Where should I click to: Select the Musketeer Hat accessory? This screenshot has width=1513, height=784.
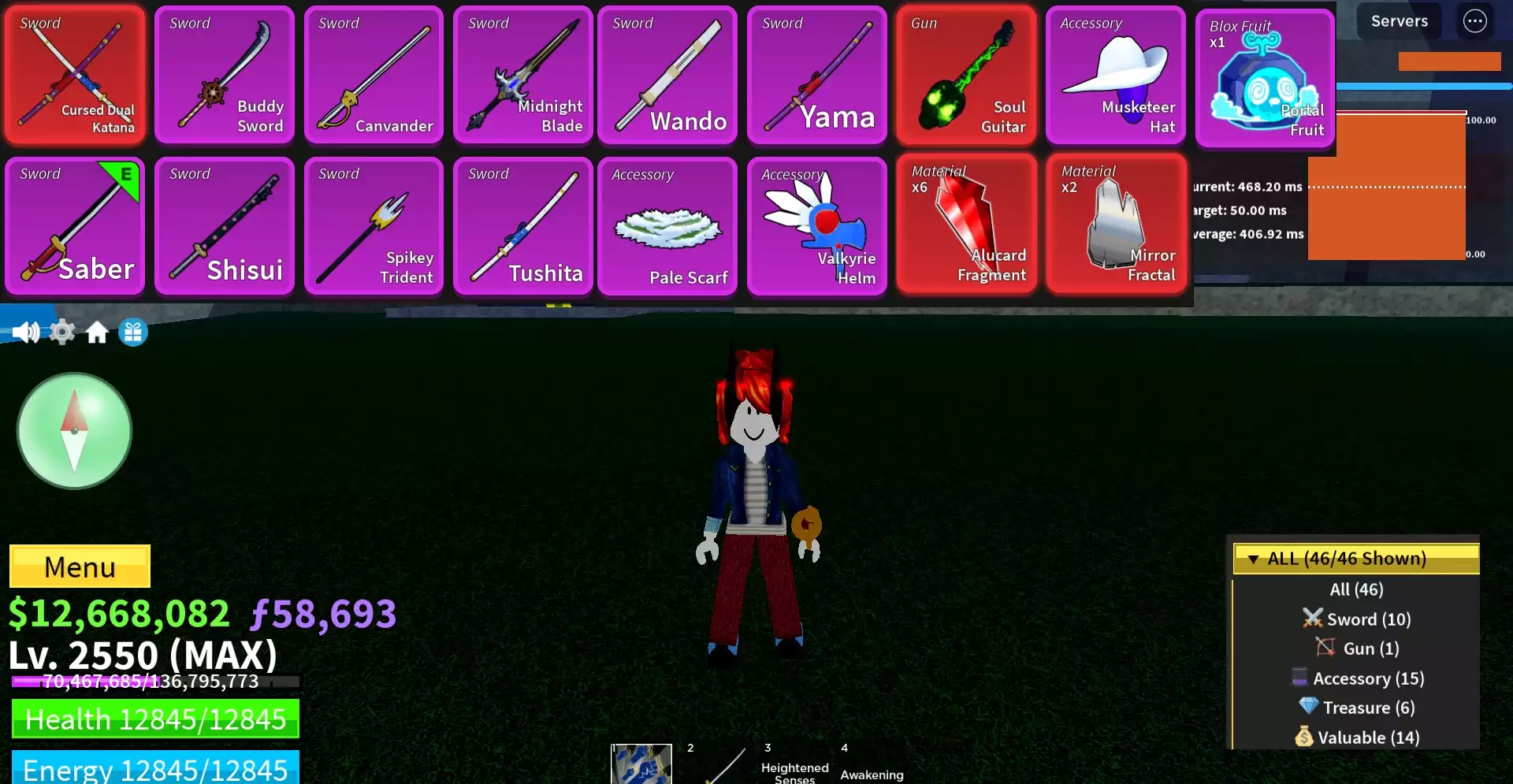click(x=1117, y=75)
